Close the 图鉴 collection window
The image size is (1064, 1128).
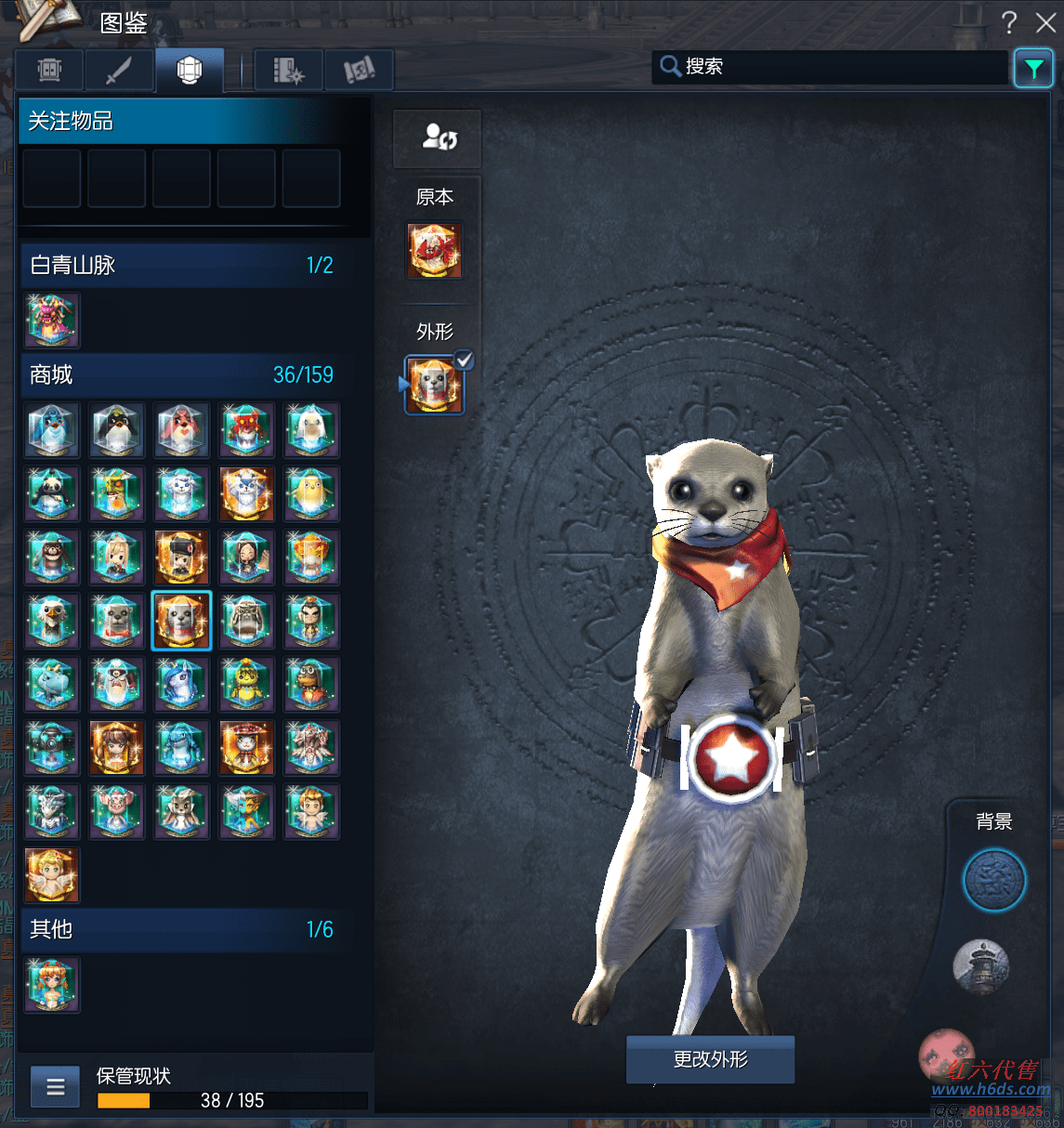(1045, 22)
